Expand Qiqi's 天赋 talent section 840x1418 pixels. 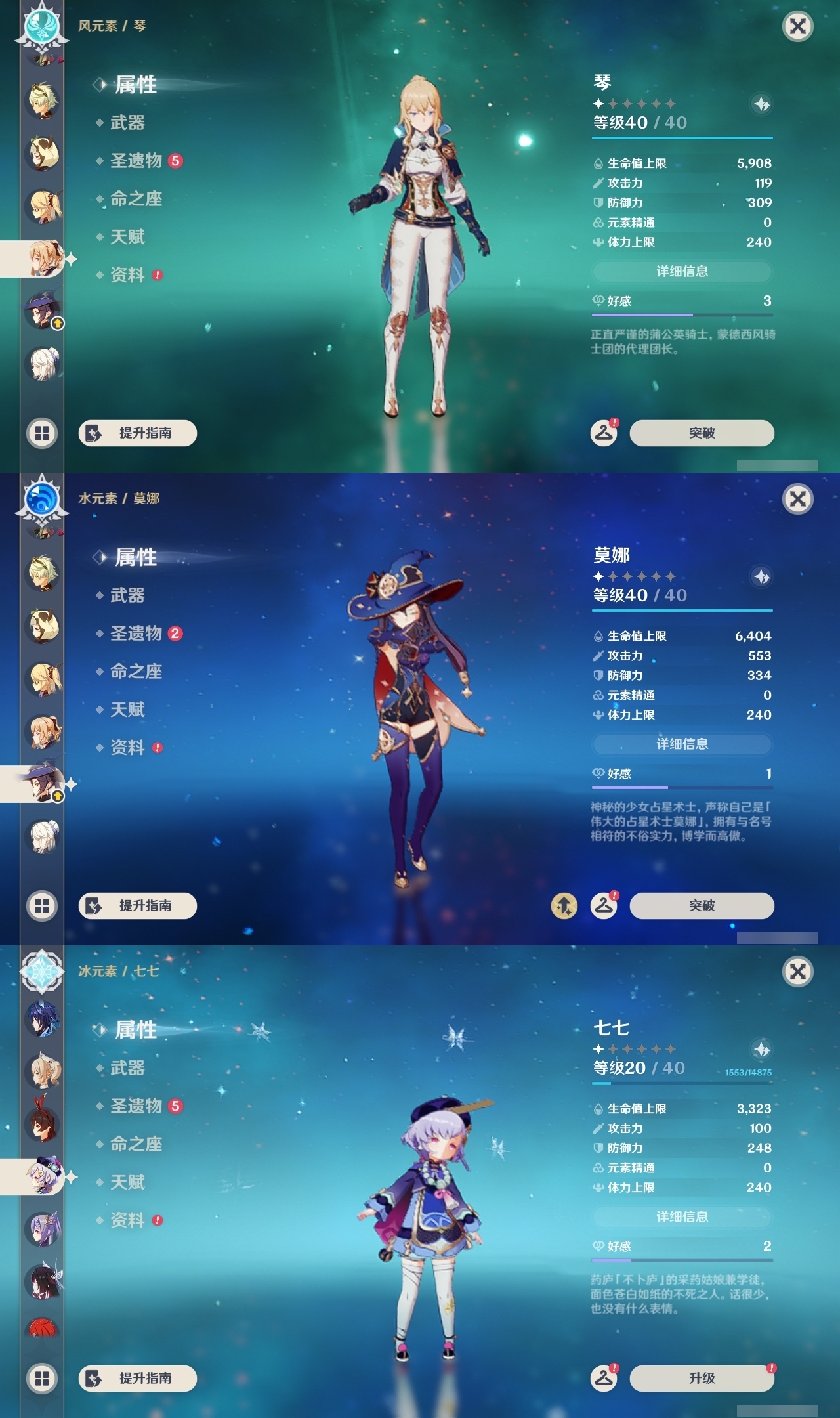[x=128, y=1183]
